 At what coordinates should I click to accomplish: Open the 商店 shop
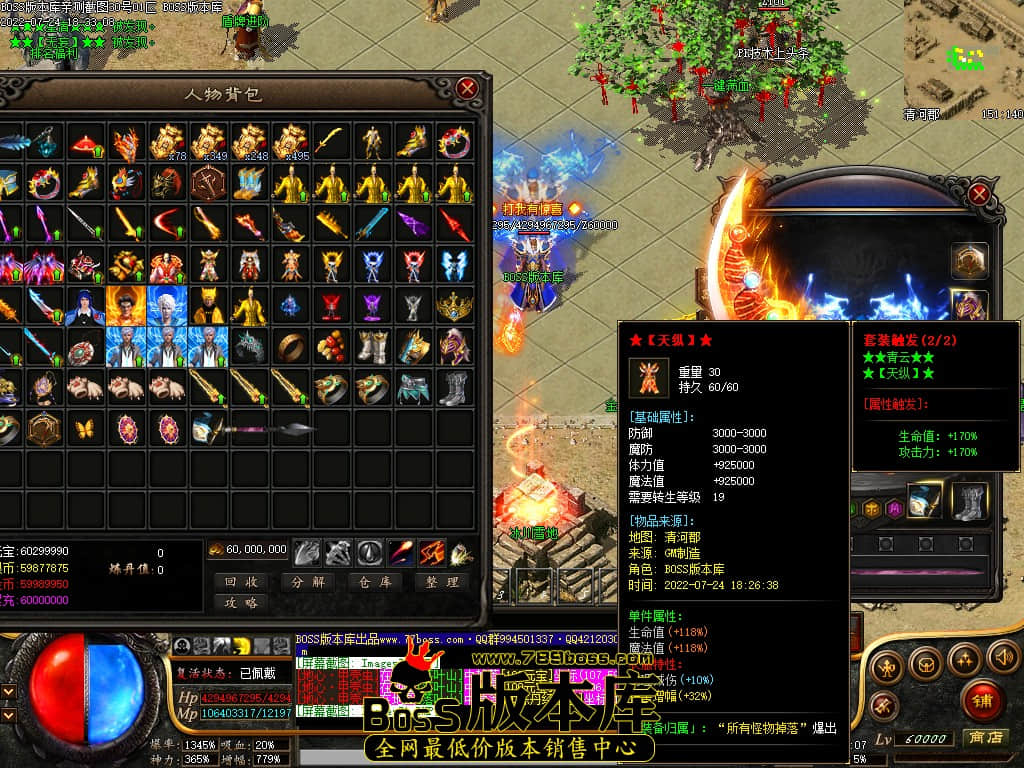(x=982, y=738)
